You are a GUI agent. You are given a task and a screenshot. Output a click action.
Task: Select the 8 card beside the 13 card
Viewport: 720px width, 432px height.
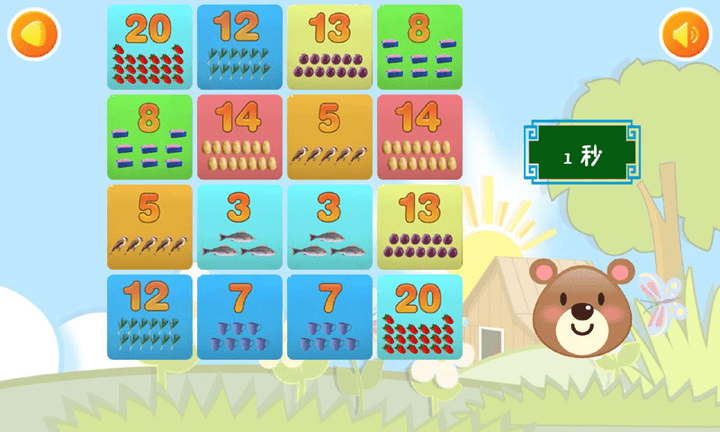click(419, 47)
